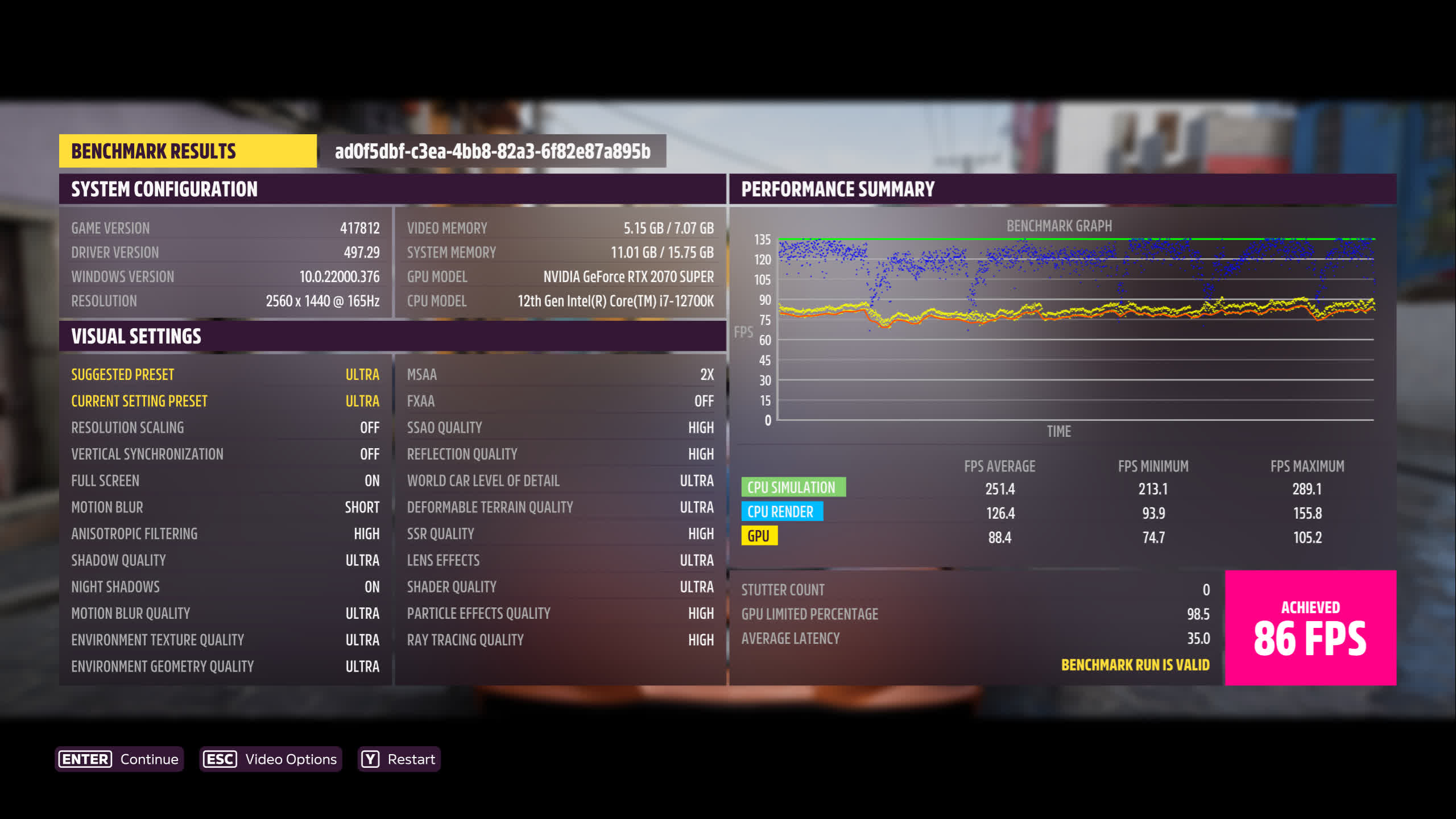Continue past the benchmark results
This screenshot has width=1456, height=819.
[x=119, y=759]
